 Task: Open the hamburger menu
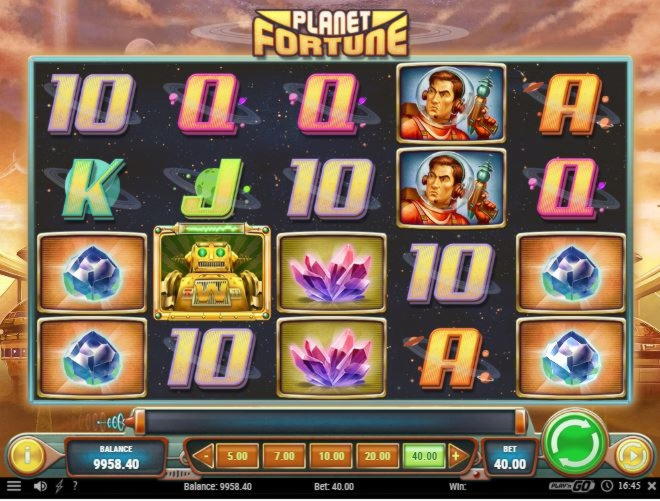click(x=13, y=487)
